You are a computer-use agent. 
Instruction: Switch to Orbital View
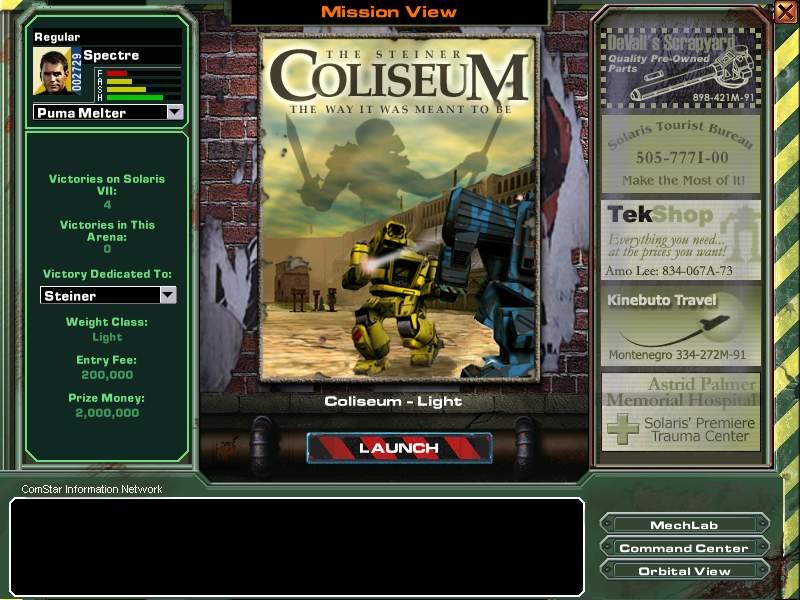point(684,571)
